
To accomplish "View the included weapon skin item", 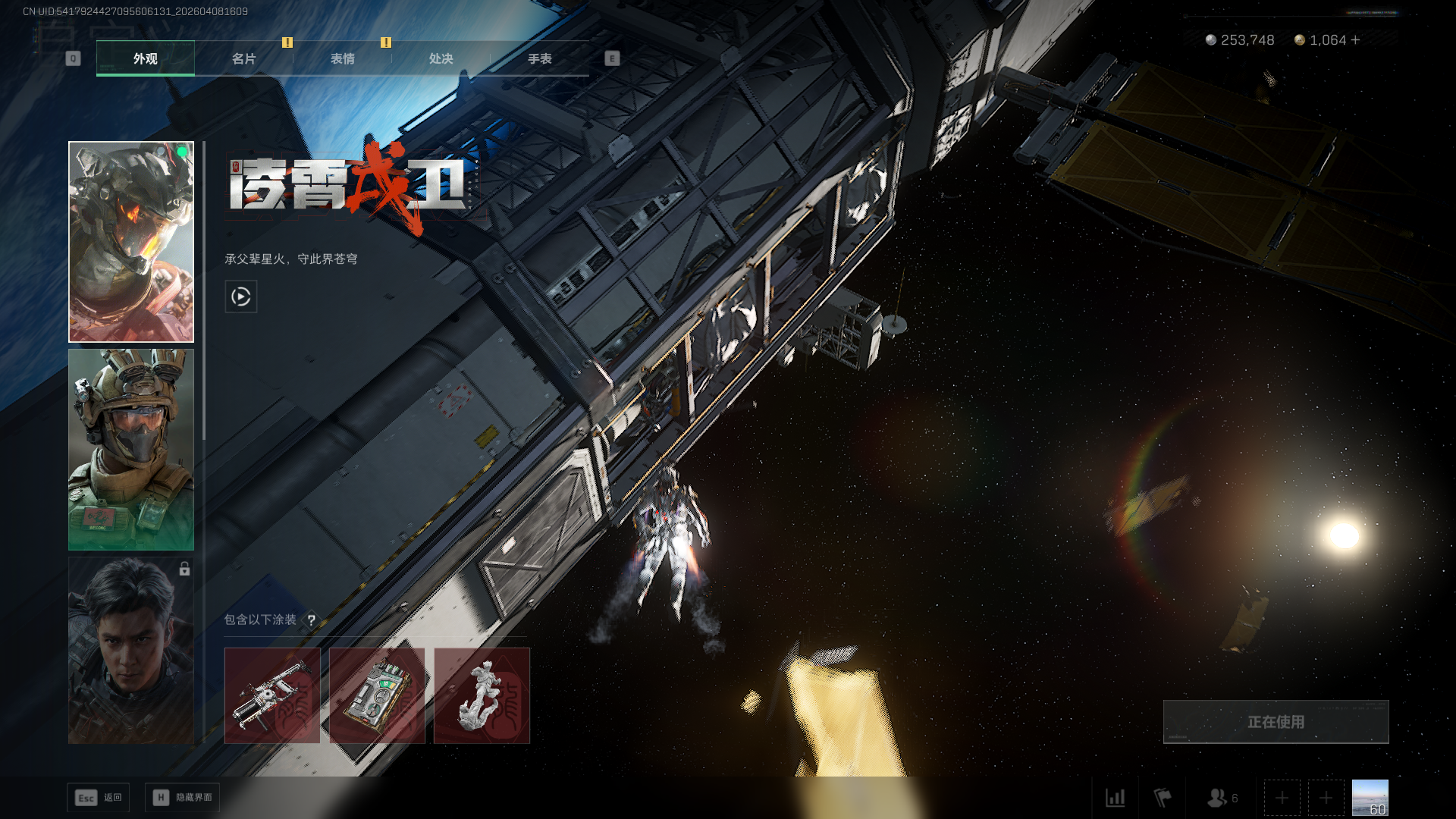I will click(272, 695).
